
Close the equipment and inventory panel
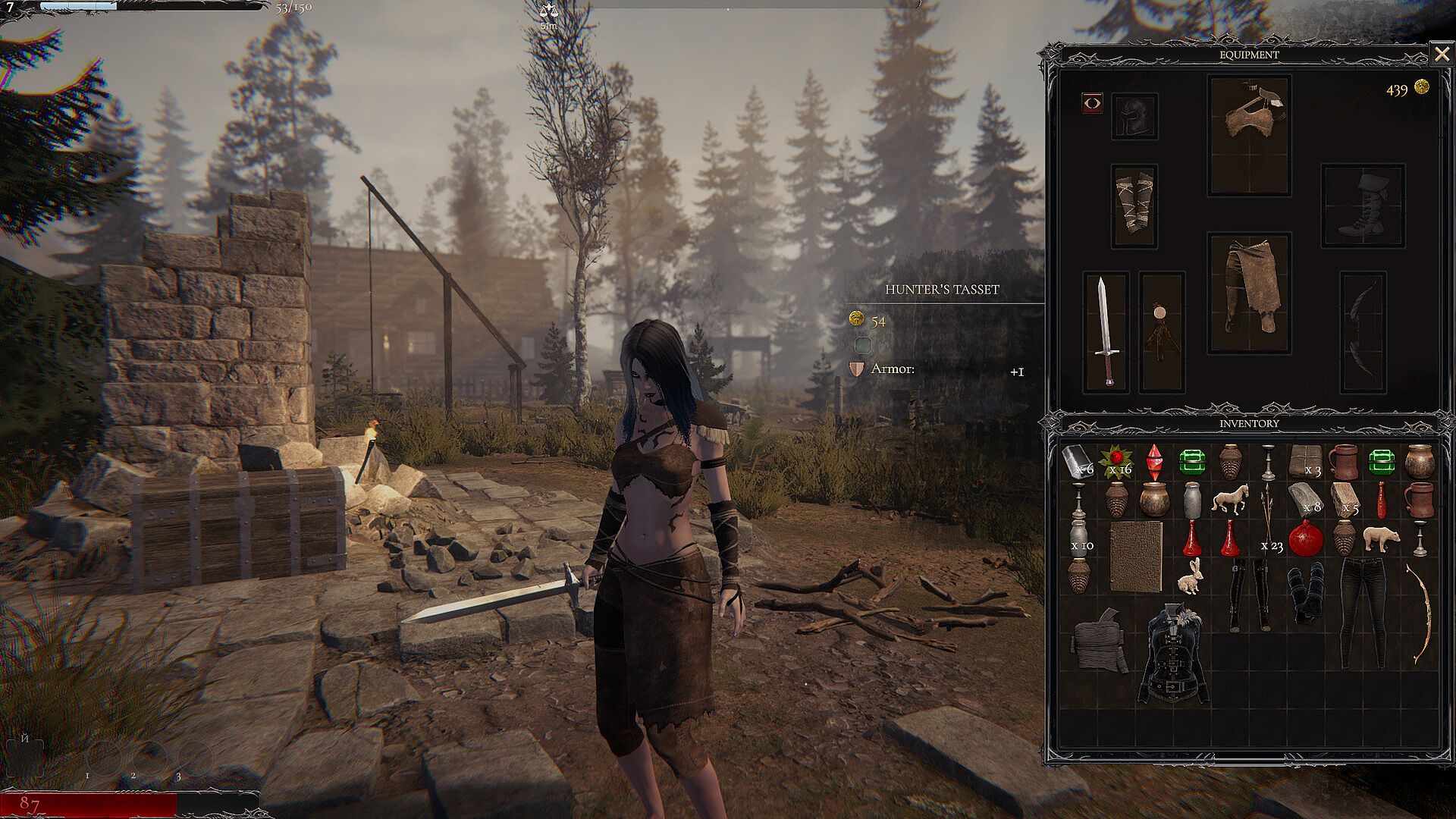pyautogui.click(x=1440, y=54)
